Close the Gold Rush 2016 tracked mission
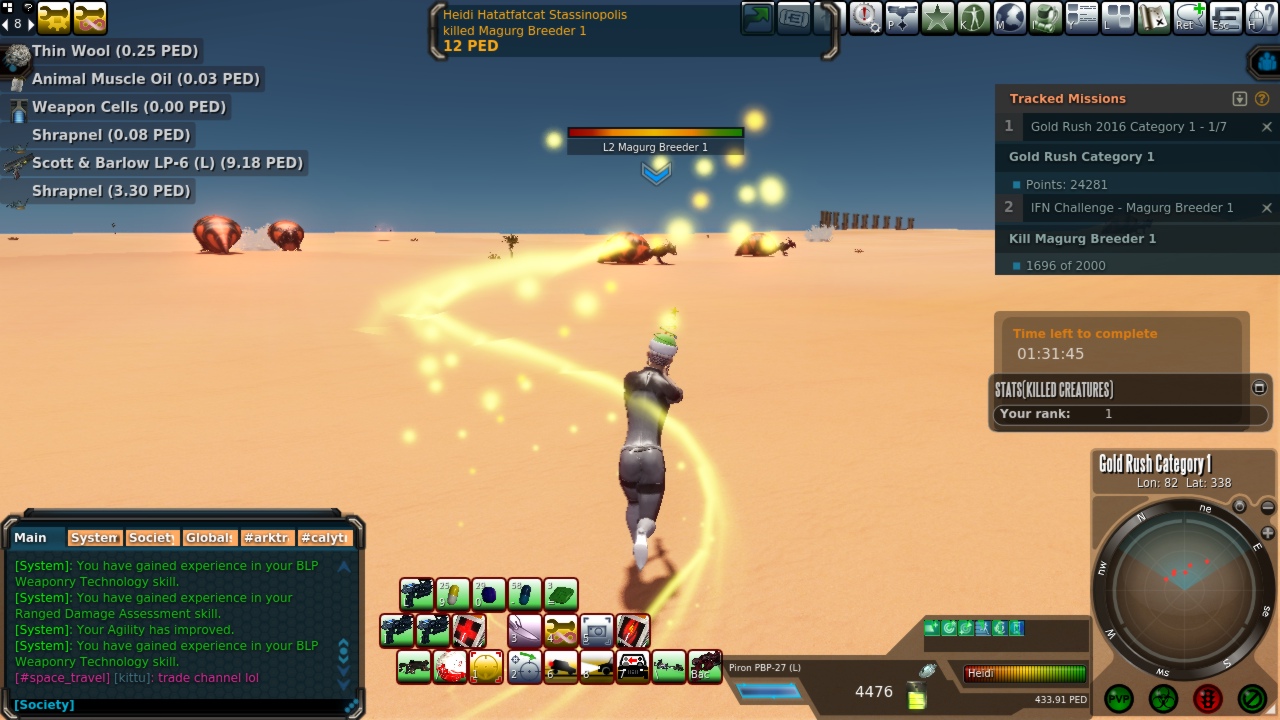The height and width of the screenshot is (720, 1280). (x=1267, y=127)
